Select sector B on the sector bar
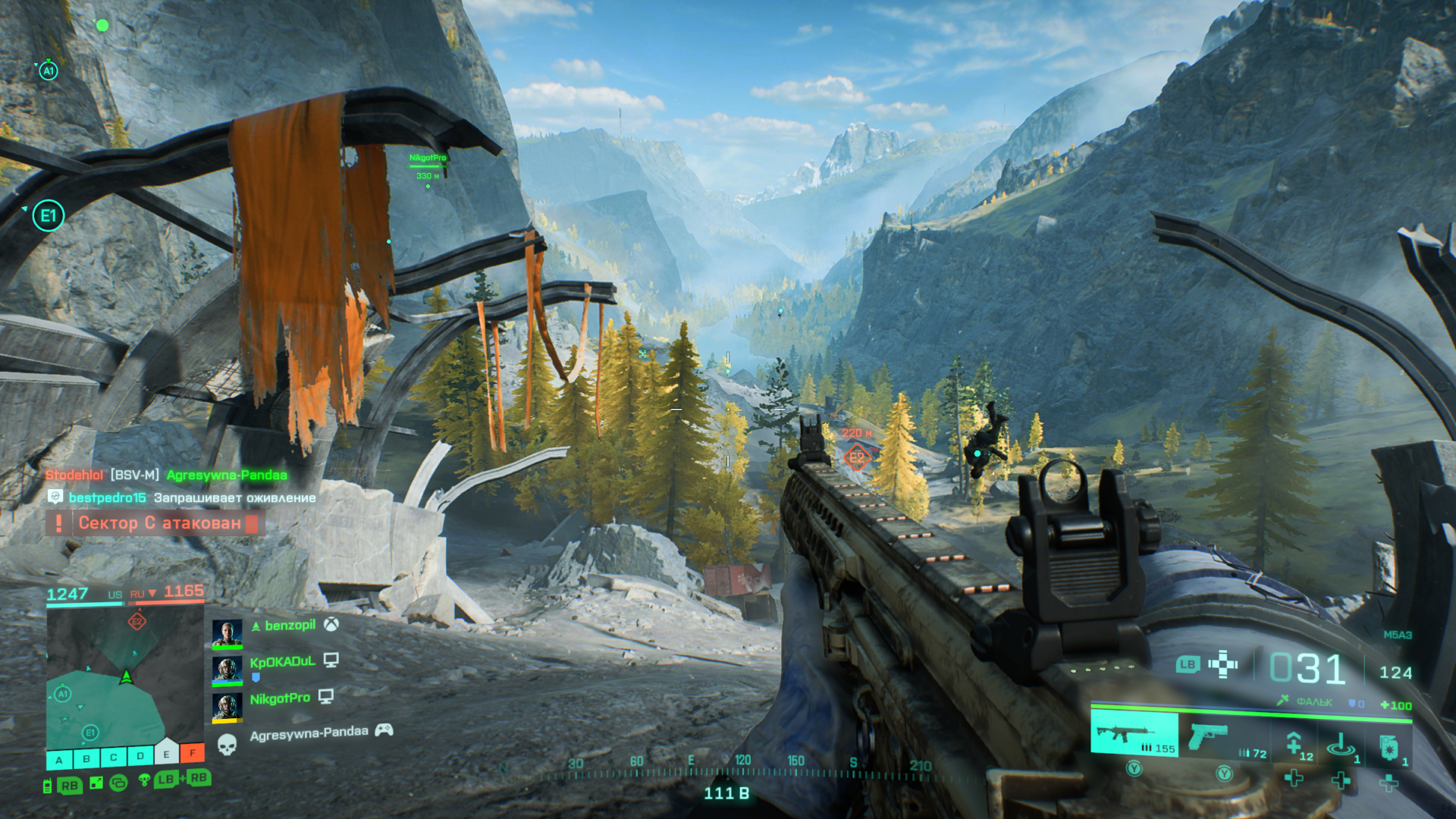Viewport: 1456px width, 819px height. [x=86, y=758]
